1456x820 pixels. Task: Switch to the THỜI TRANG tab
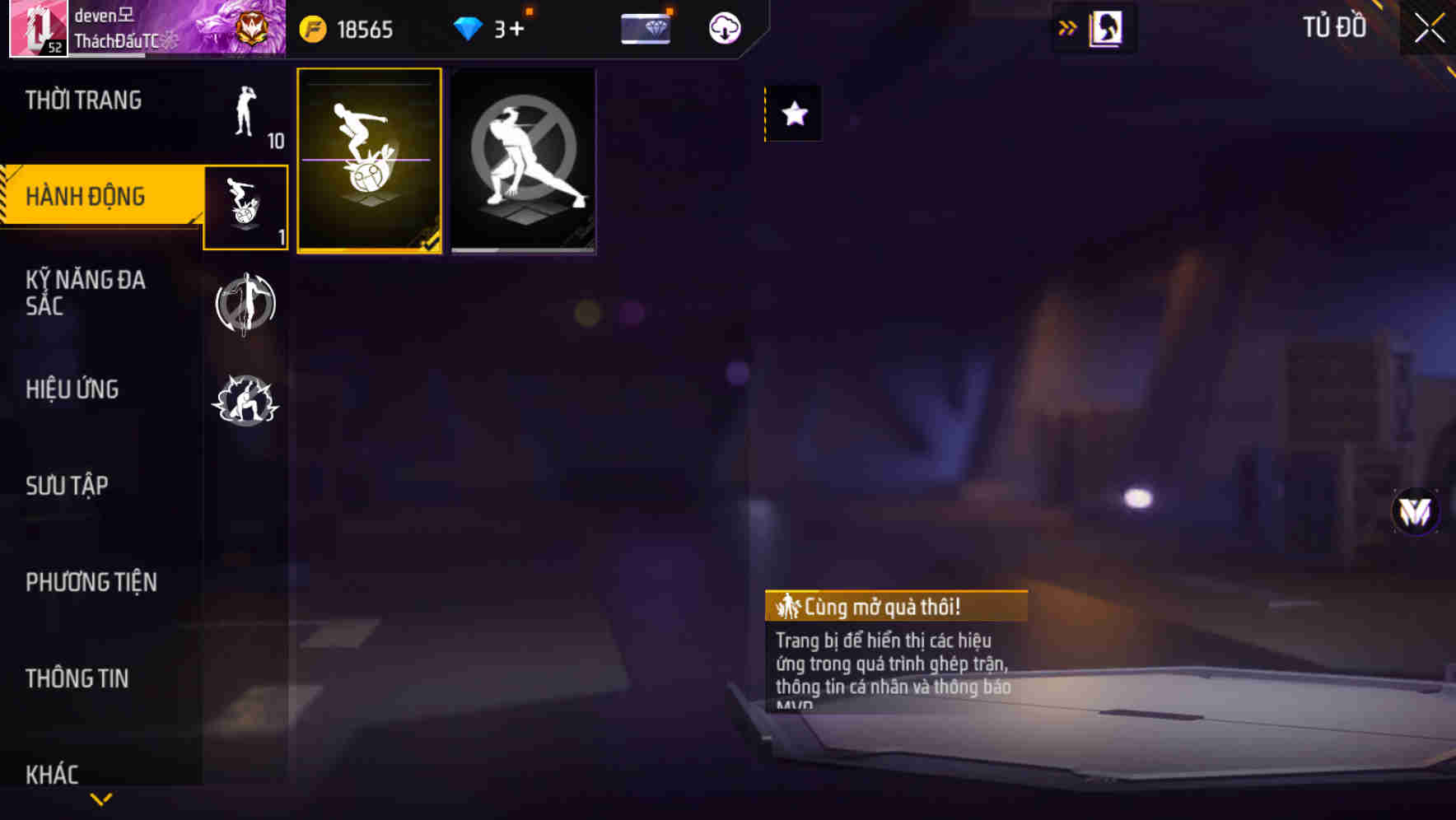(x=82, y=99)
